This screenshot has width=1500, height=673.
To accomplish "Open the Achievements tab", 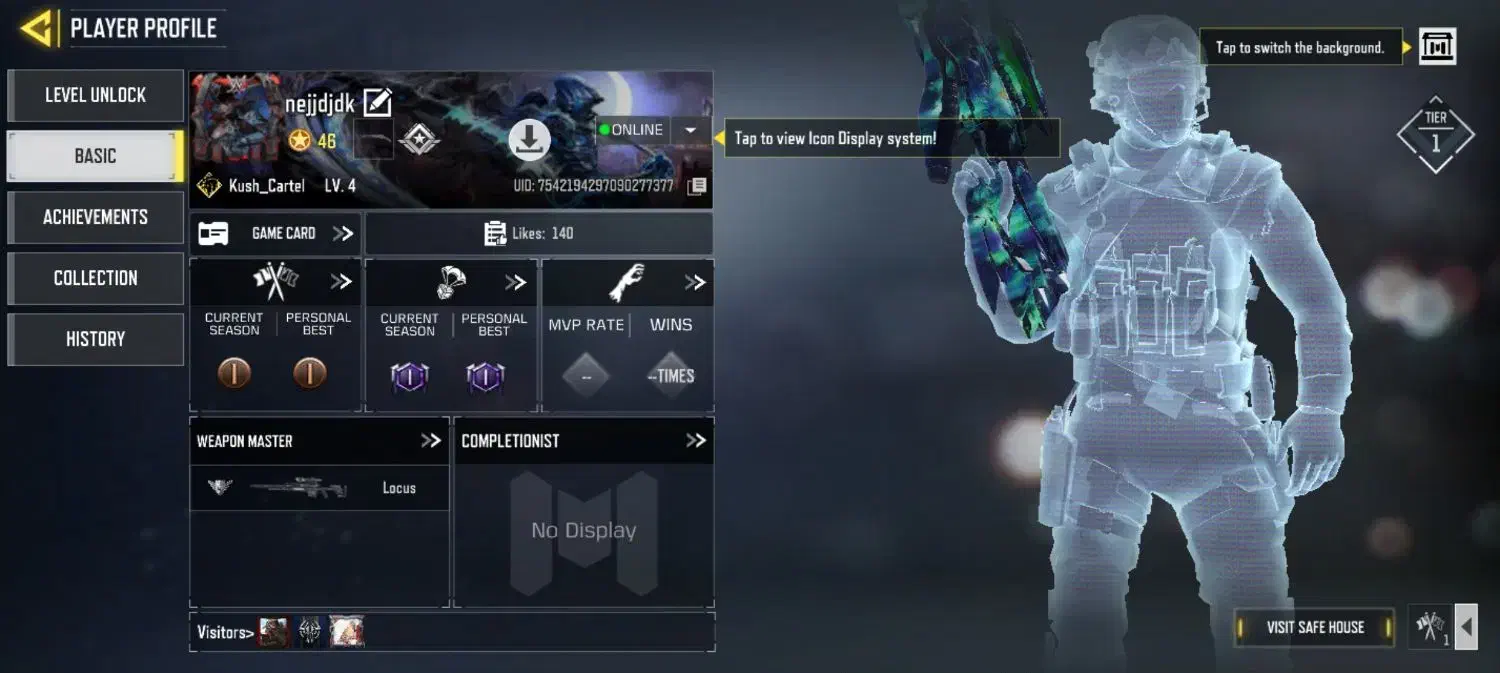I will [95, 217].
